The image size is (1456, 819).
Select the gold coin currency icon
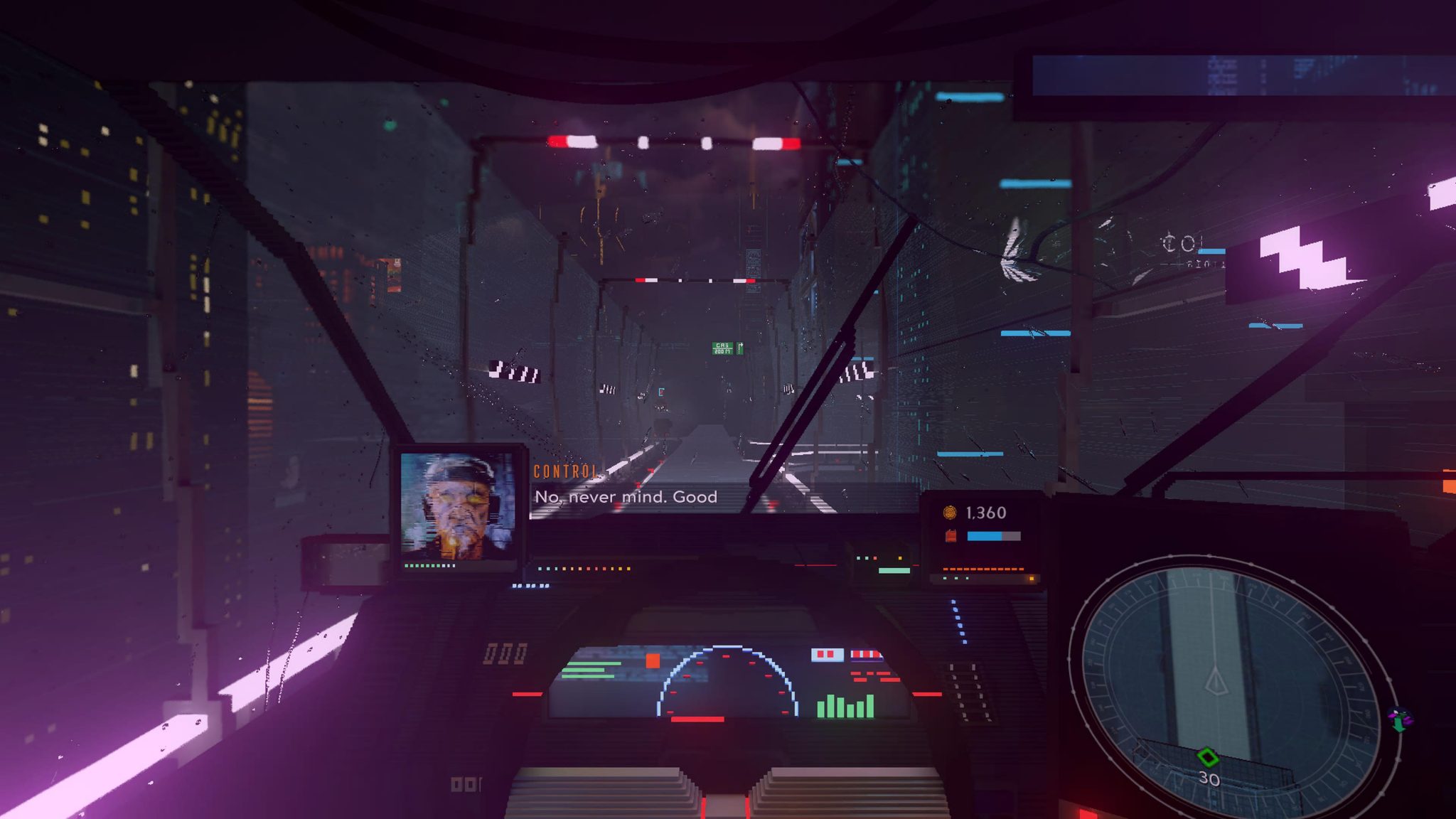949,512
